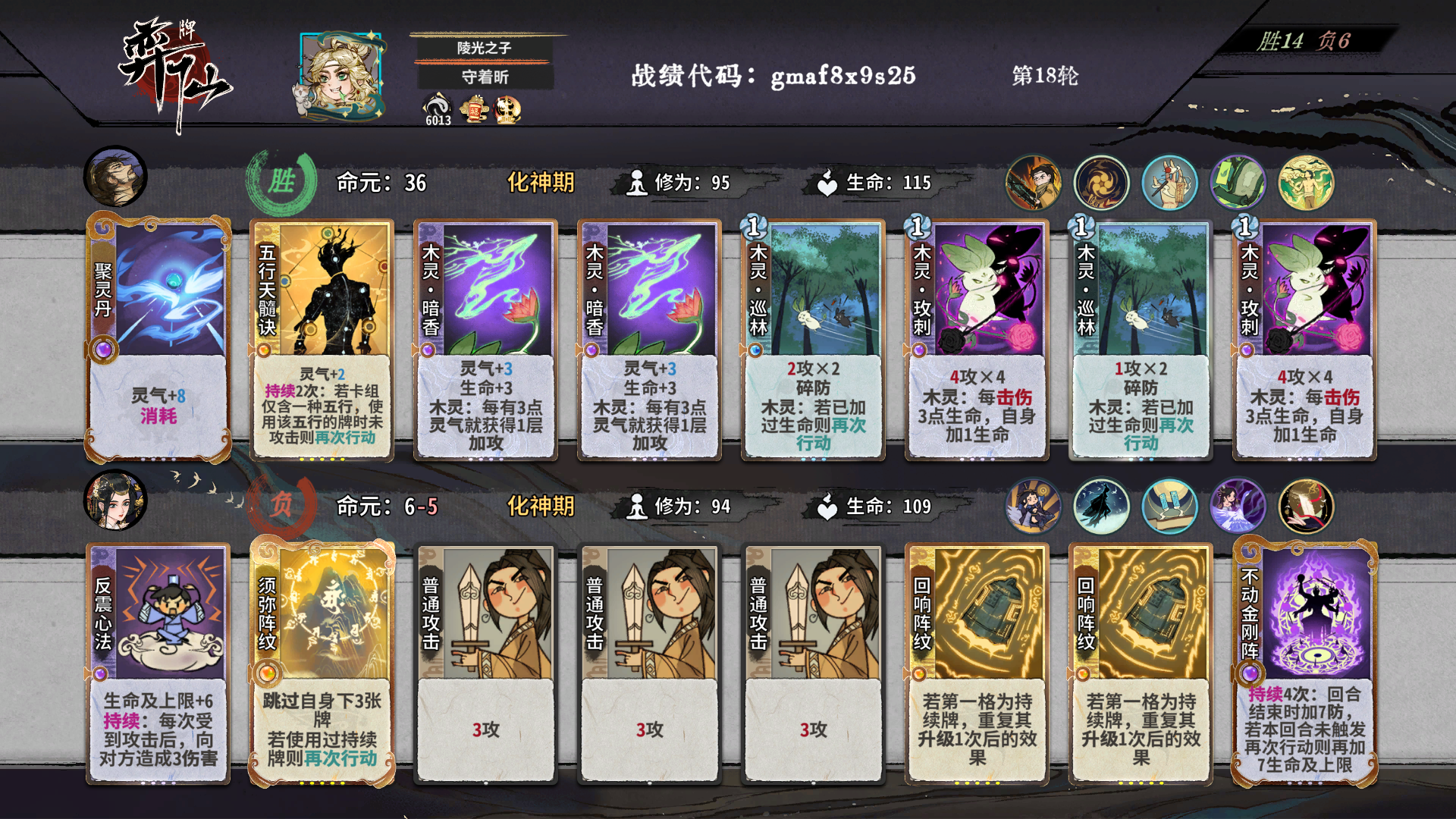Select the golden vortex relic beside opponent's cards

[x=1101, y=182]
